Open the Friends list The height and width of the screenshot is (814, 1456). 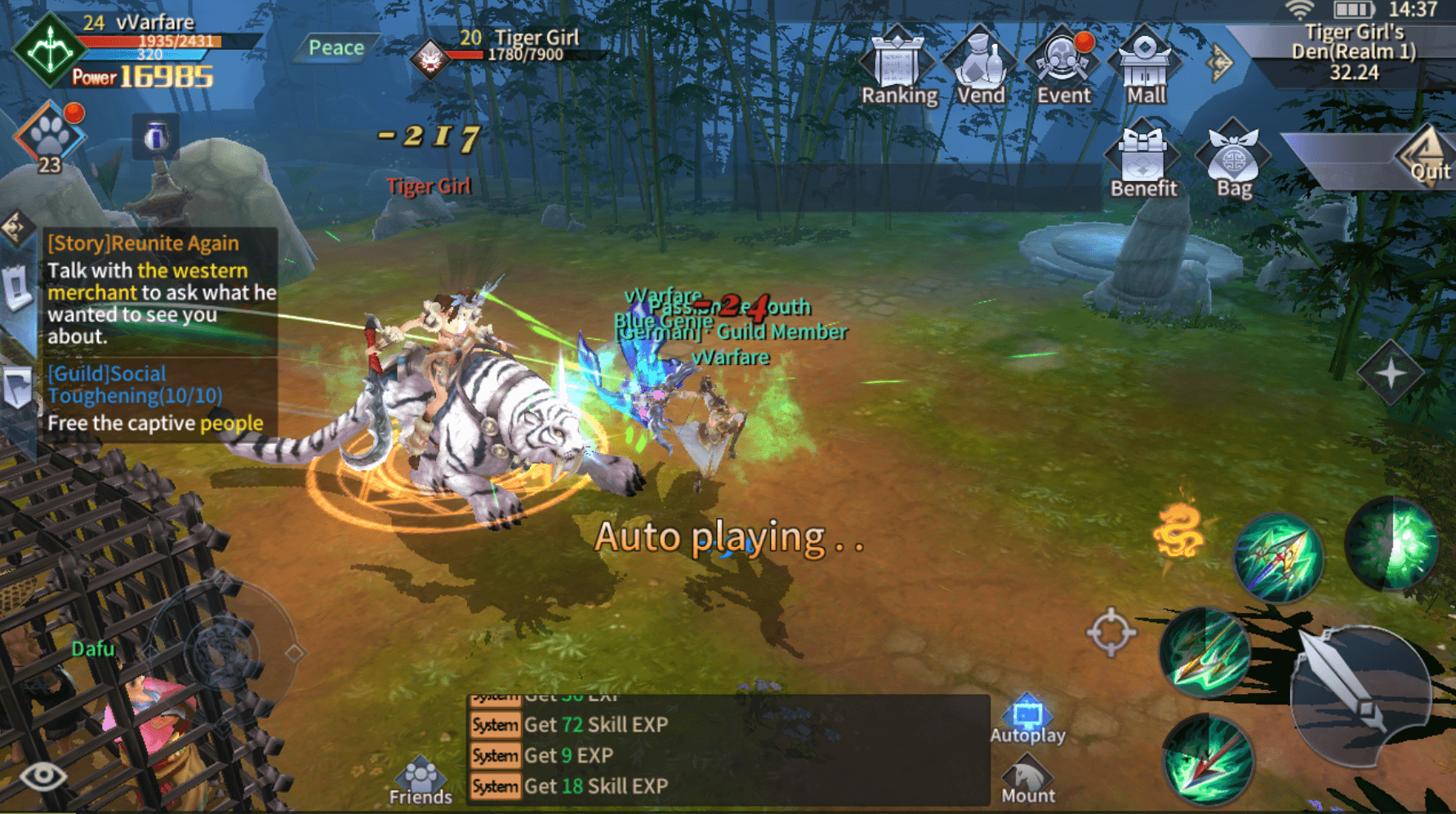[x=421, y=781]
